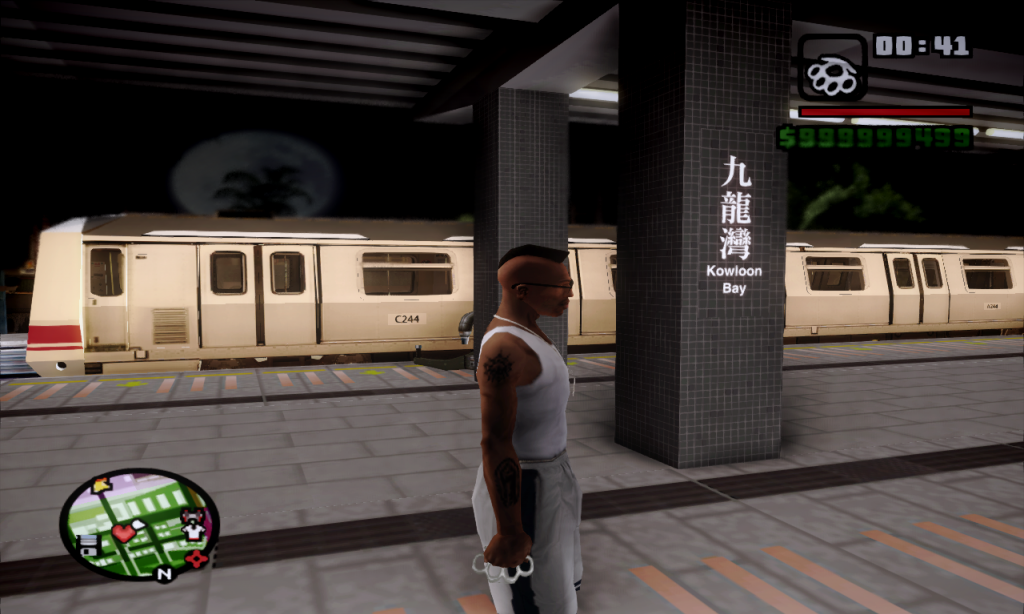This screenshot has width=1024, height=614.
Task: Click the red heart girlfriend marker
Action: click(x=124, y=532)
